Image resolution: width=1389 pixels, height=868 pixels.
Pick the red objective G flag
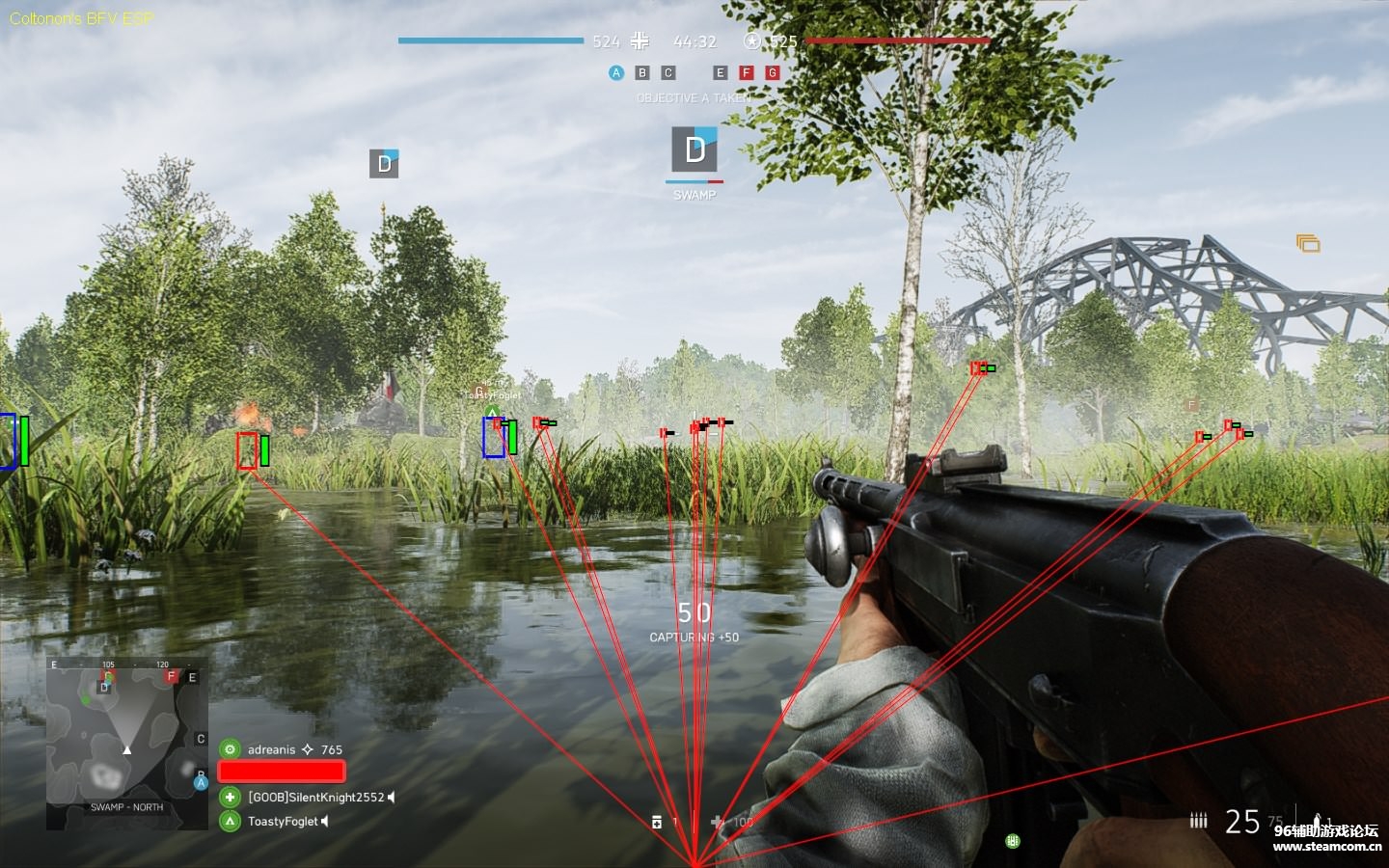[x=772, y=73]
